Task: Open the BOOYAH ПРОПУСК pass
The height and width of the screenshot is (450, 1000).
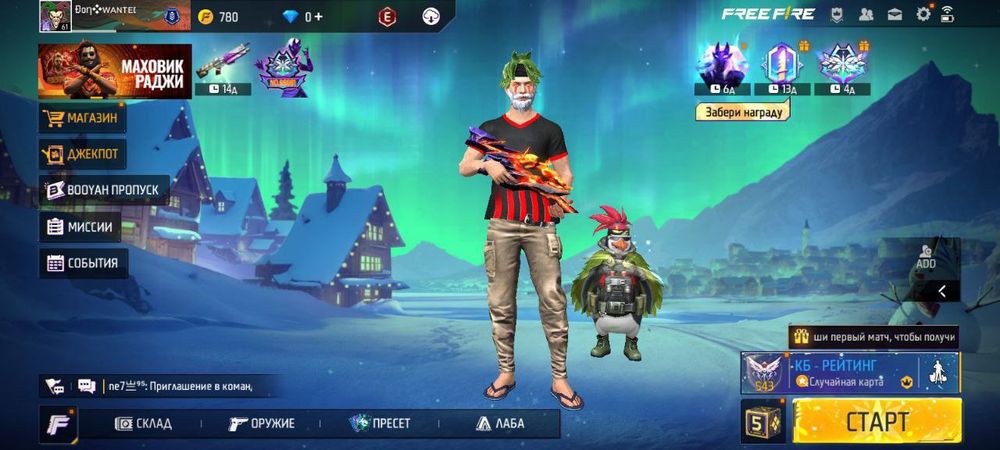Action: pyautogui.click(x=103, y=190)
